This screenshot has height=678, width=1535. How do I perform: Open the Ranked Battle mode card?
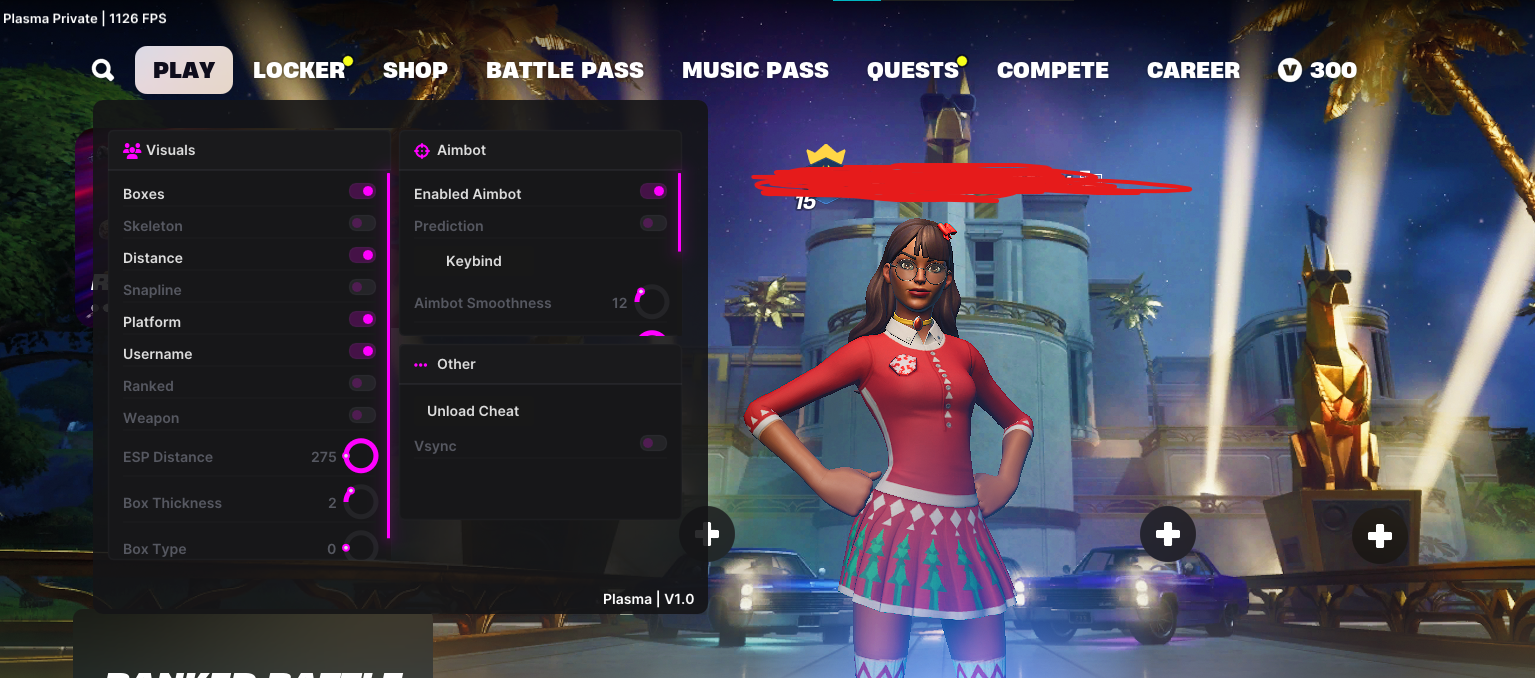[x=253, y=655]
